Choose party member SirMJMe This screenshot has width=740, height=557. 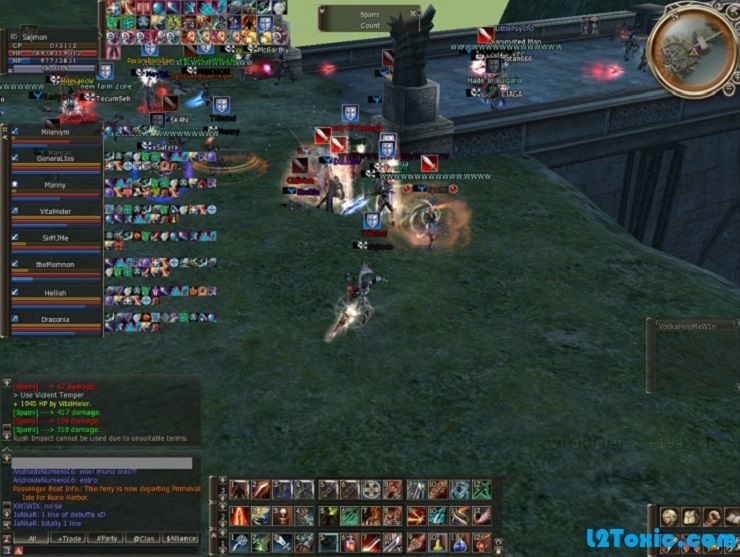click(55, 238)
